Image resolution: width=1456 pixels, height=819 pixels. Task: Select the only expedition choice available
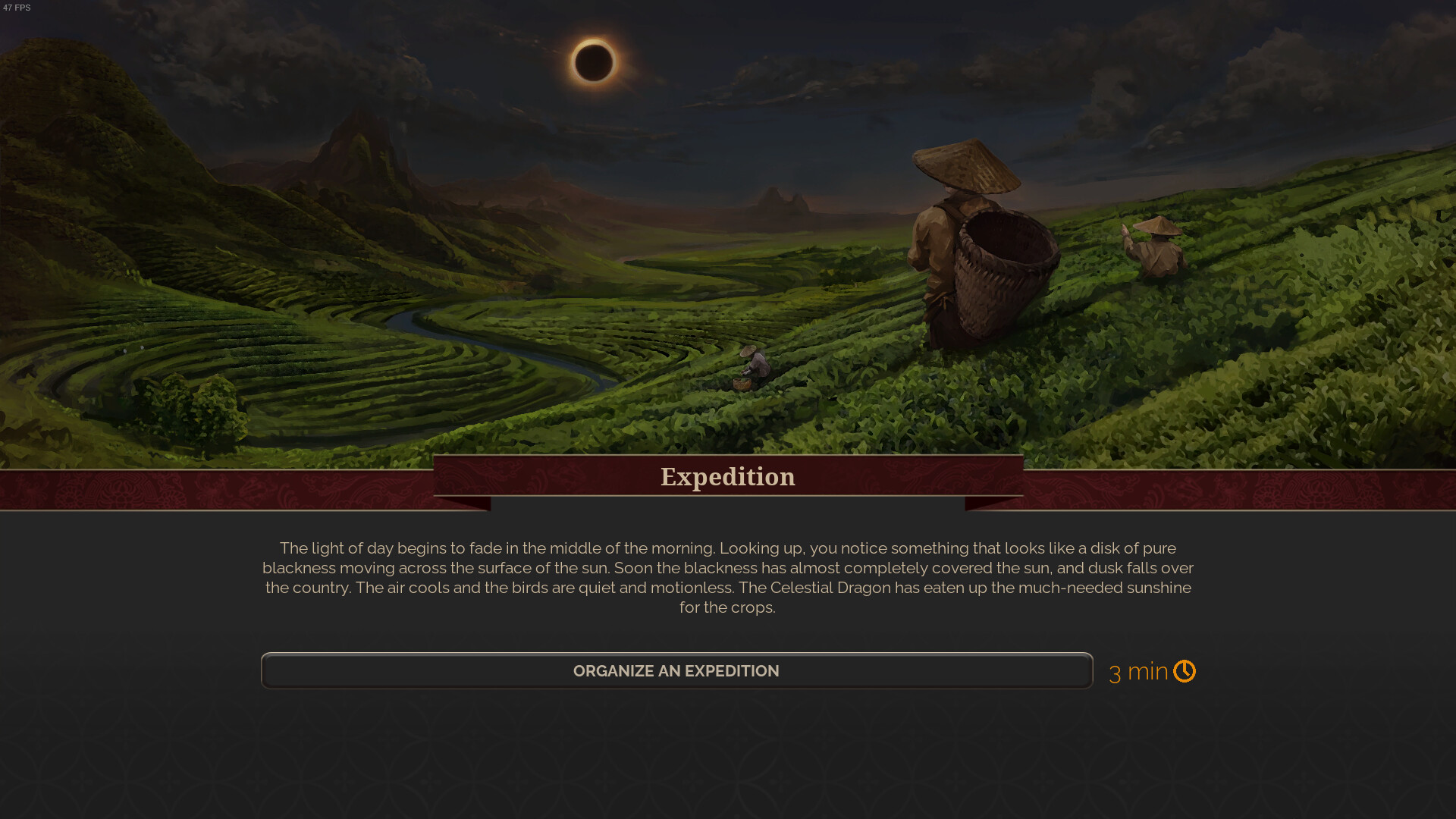tap(676, 670)
